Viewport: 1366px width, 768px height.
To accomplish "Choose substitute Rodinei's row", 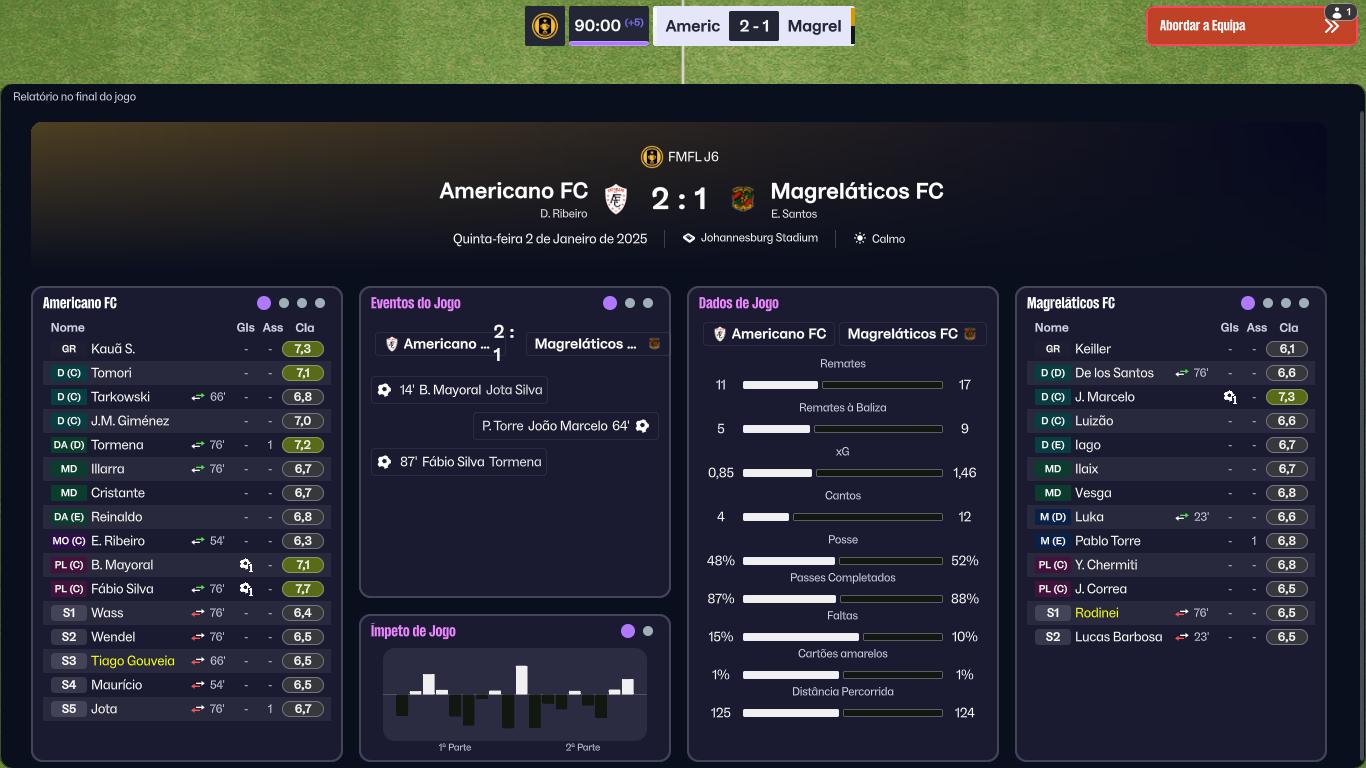I will [x=1096, y=613].
